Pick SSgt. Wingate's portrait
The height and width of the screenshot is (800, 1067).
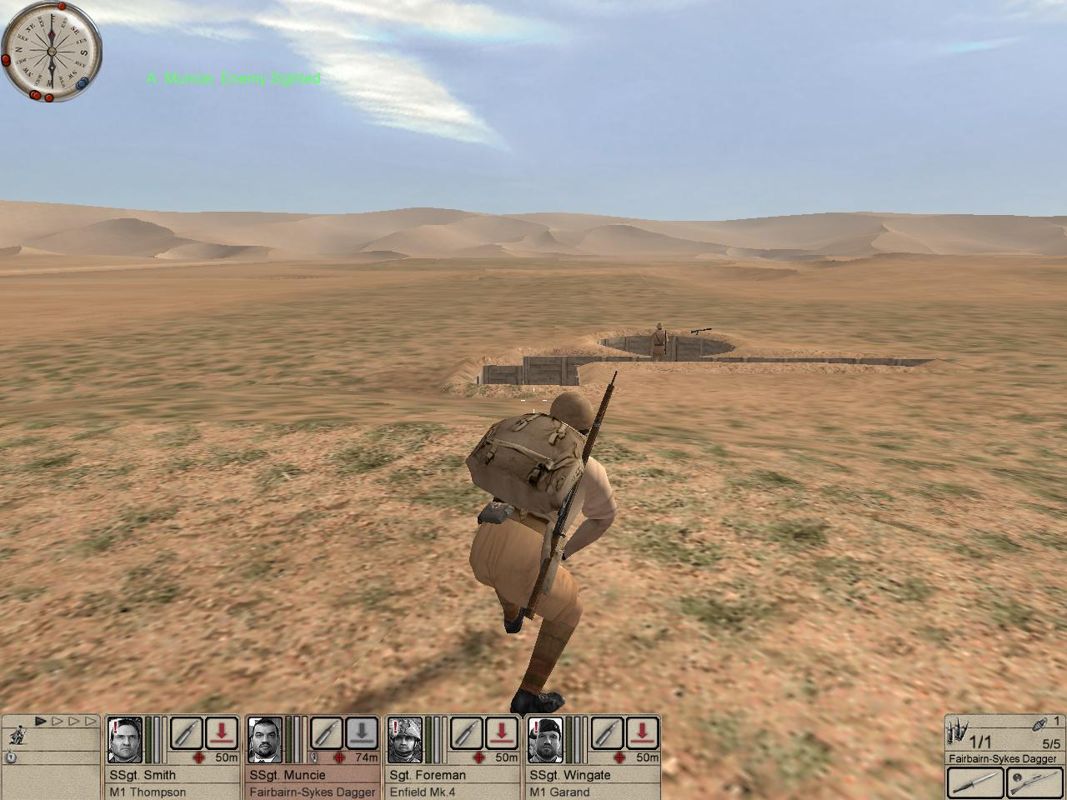[x=545, y=740]
